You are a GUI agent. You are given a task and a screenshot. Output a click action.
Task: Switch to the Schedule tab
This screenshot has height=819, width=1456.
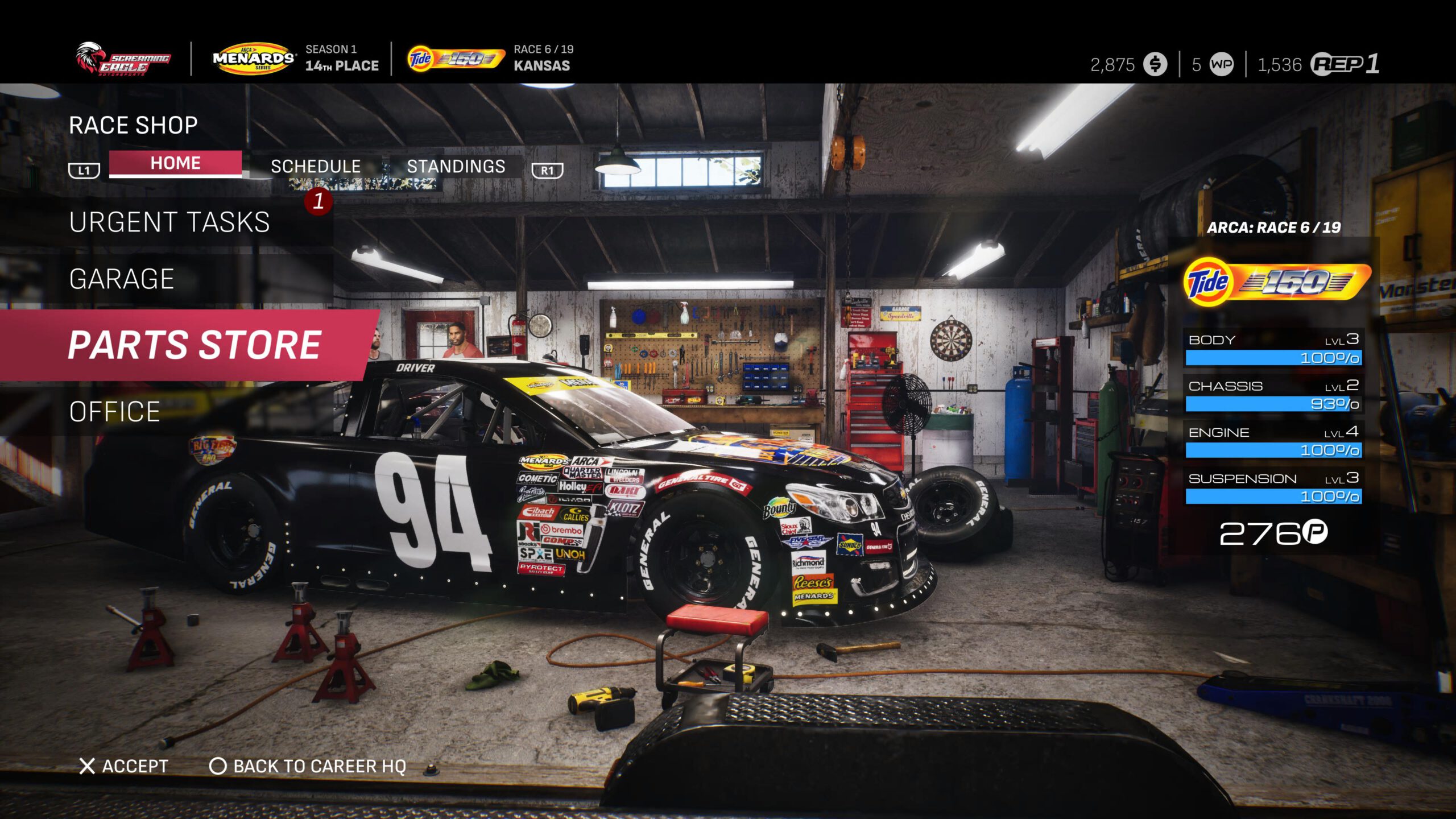(316, 166)
